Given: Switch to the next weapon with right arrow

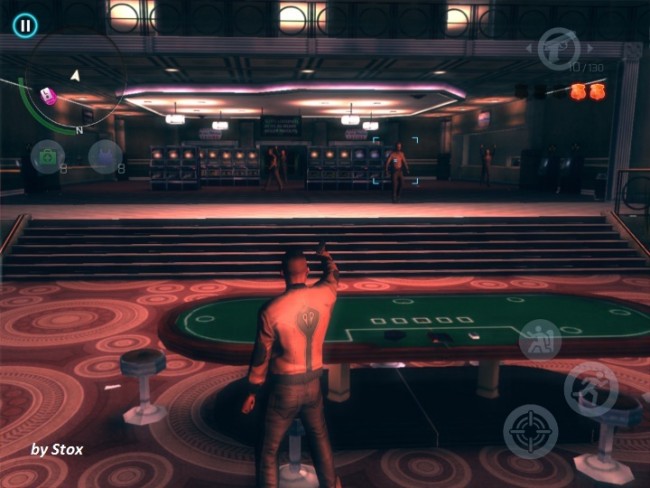Looking at the screenshot, I should (590, 47).
